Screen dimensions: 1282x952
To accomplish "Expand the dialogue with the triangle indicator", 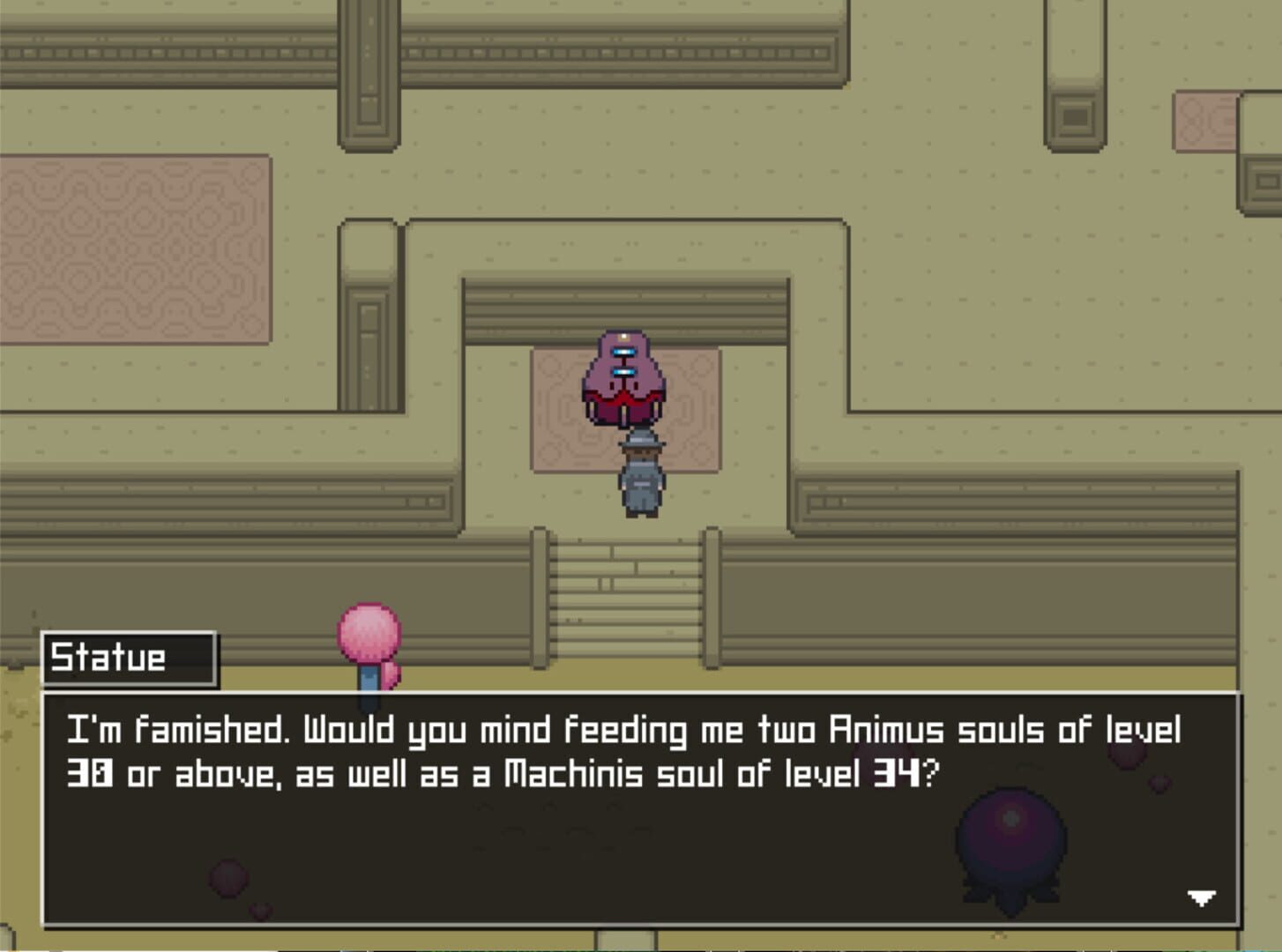I will (x=1201, y=898).
